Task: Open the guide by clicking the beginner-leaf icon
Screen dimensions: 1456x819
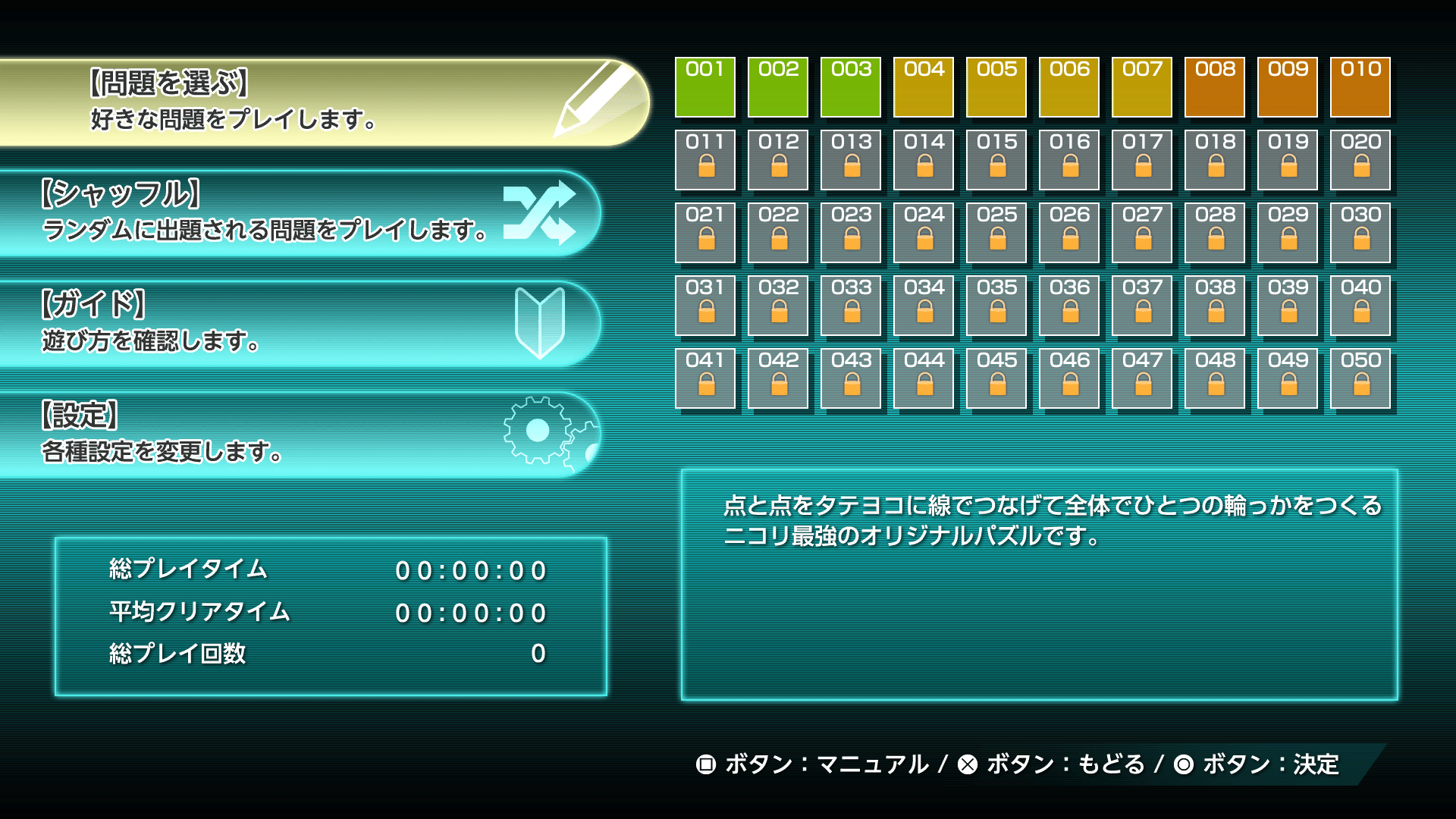Action: (x=542, y=322)
